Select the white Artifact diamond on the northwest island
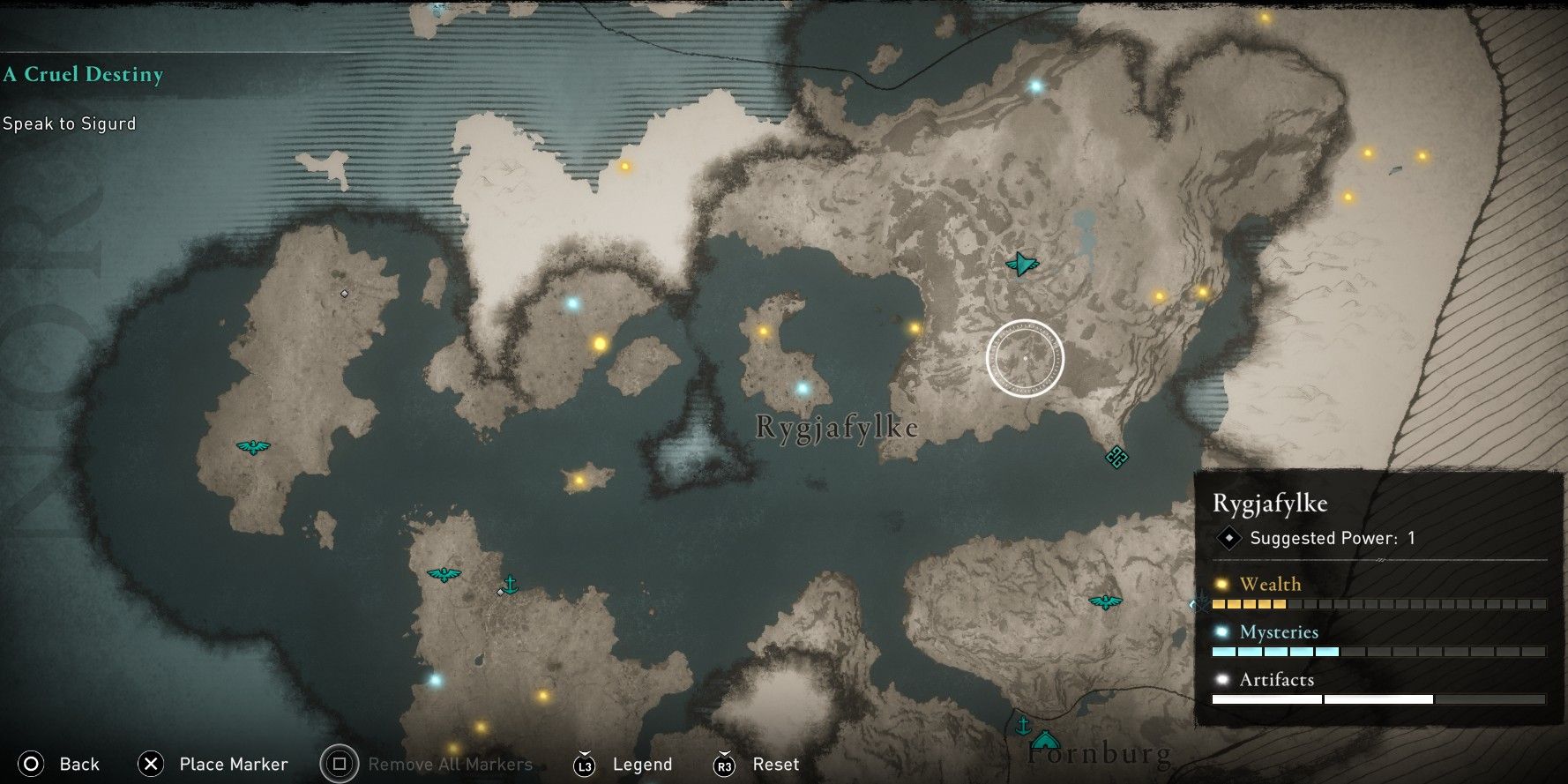This screenshot has height=784, width=1568. click(344, 293)
